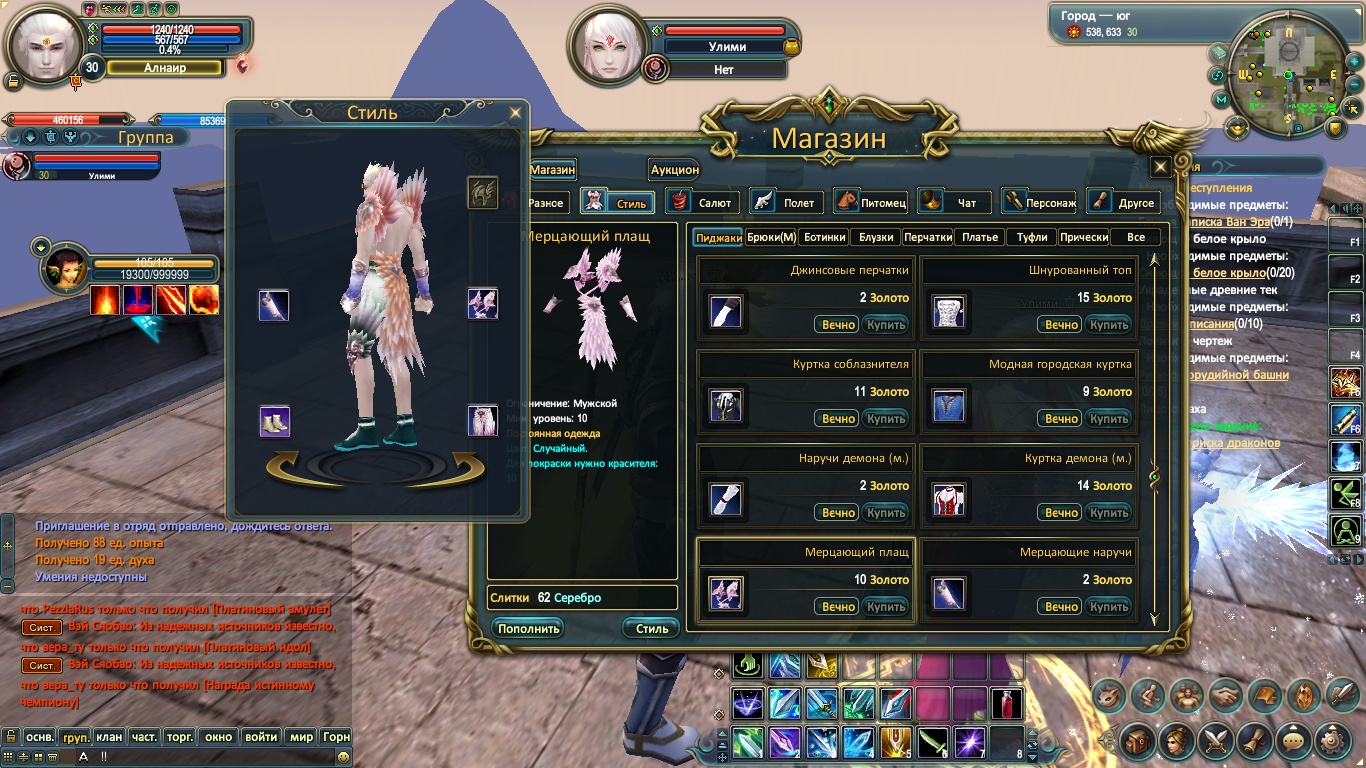Close the Магазин shop window
The height and width of the screenshot is (768, 1366).
pos(1160,167)
